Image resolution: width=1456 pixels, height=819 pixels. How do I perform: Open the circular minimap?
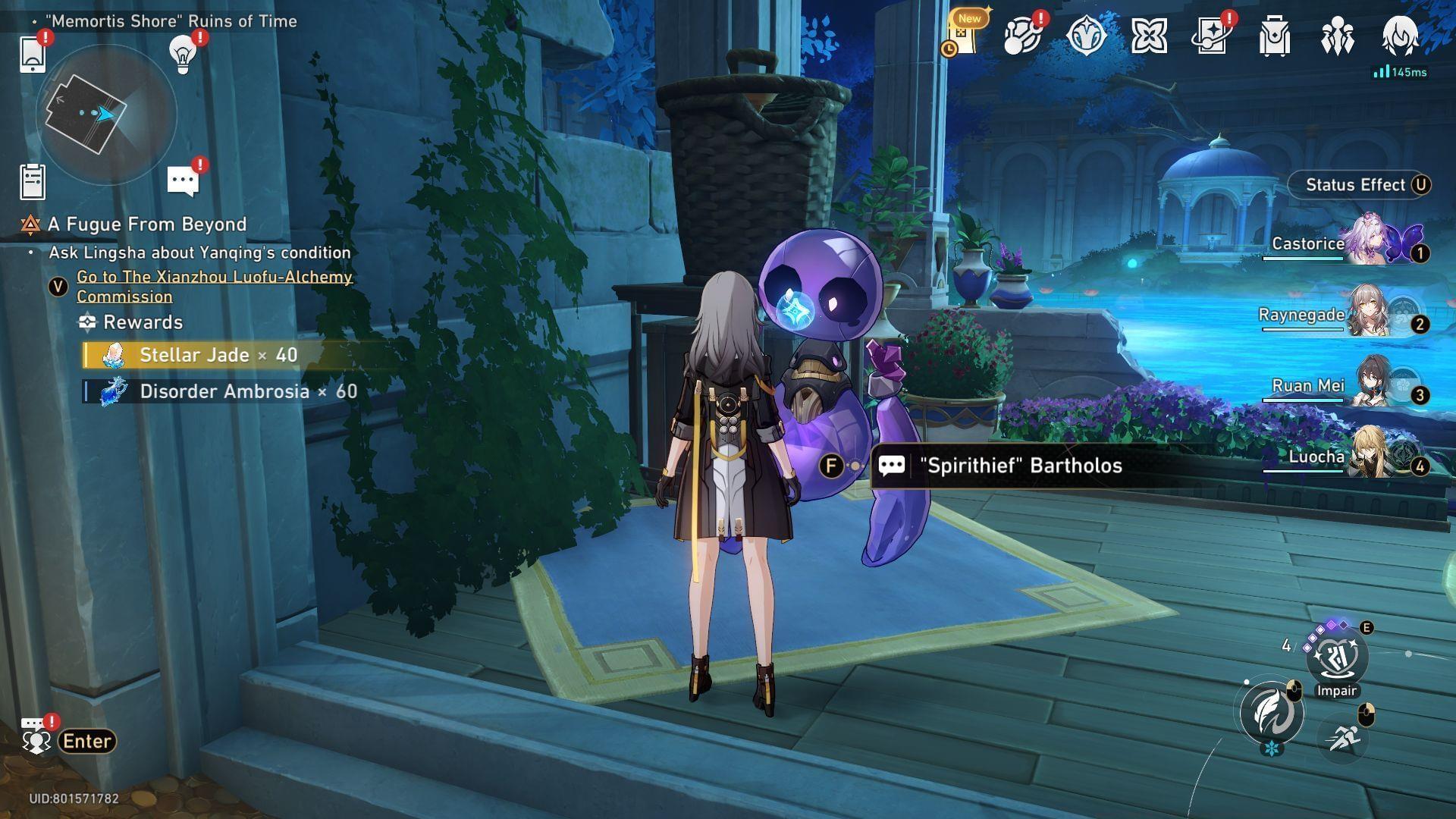pos(105,115)
